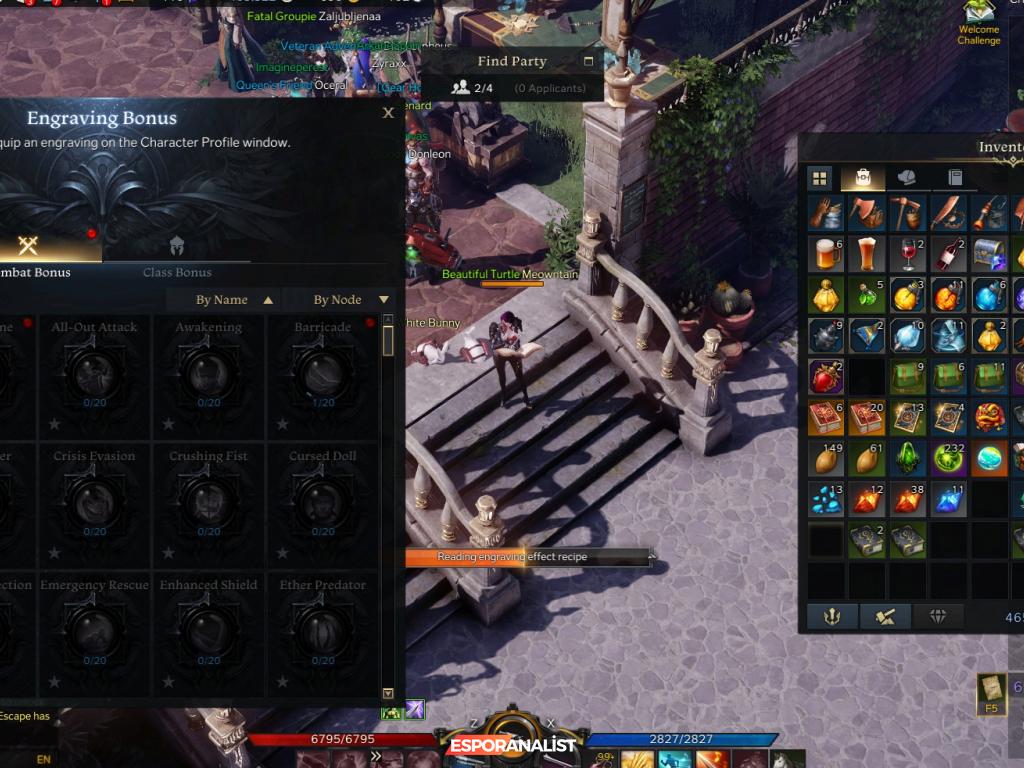The height and width of the screenshot is (768, 1024).
Task: Select the beer mug item slot
Action: point(827,254)
